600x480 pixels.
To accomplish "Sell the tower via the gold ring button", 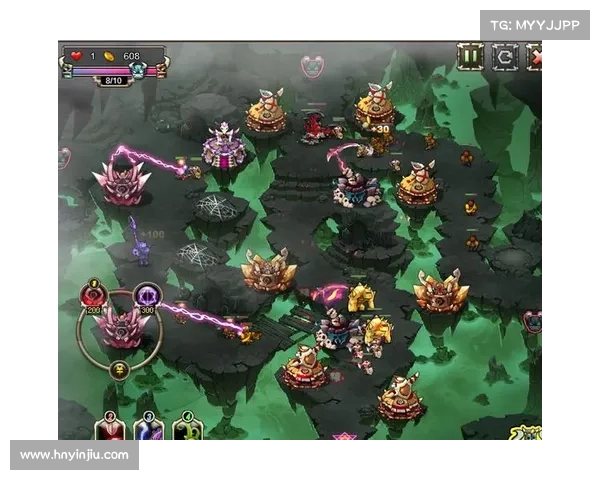I will point(120,370).
